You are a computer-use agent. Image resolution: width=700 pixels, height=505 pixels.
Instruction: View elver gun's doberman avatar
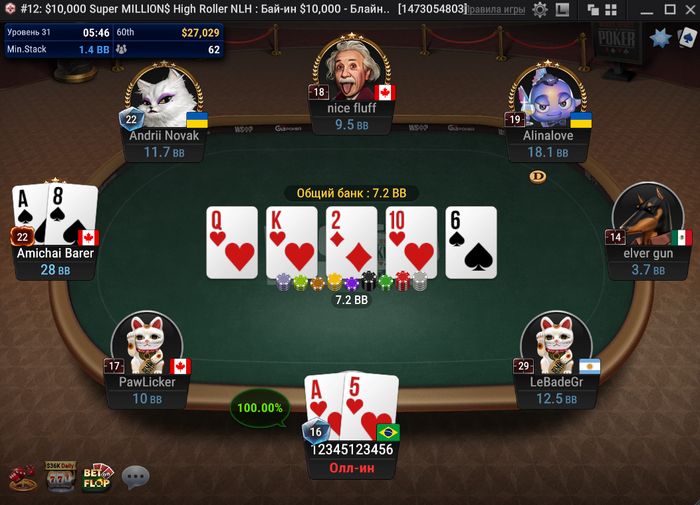pyautogui.click(x=640, y=215)
